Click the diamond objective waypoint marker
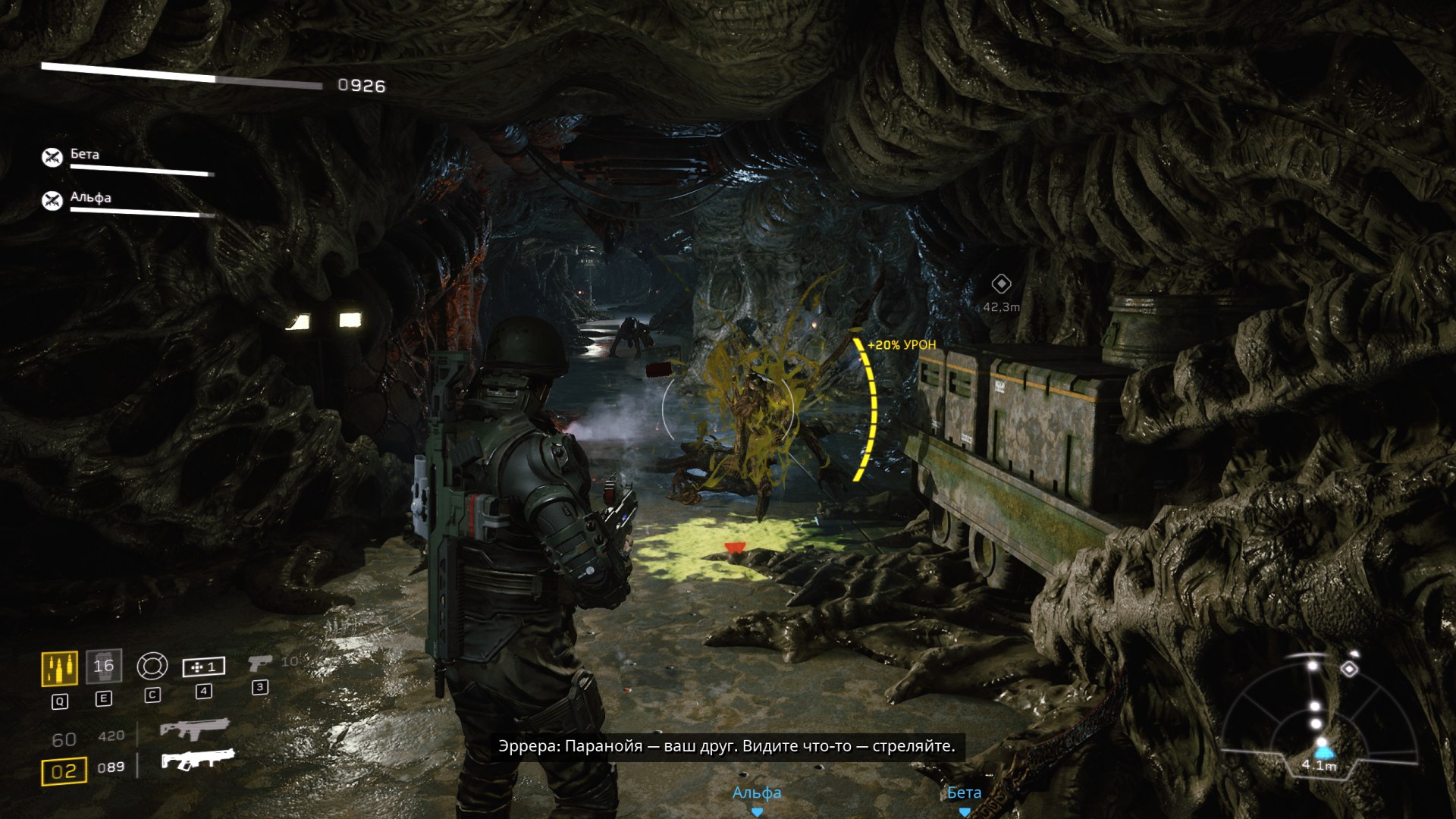This screenshot has width=1456, height=819. point(1001,284)
